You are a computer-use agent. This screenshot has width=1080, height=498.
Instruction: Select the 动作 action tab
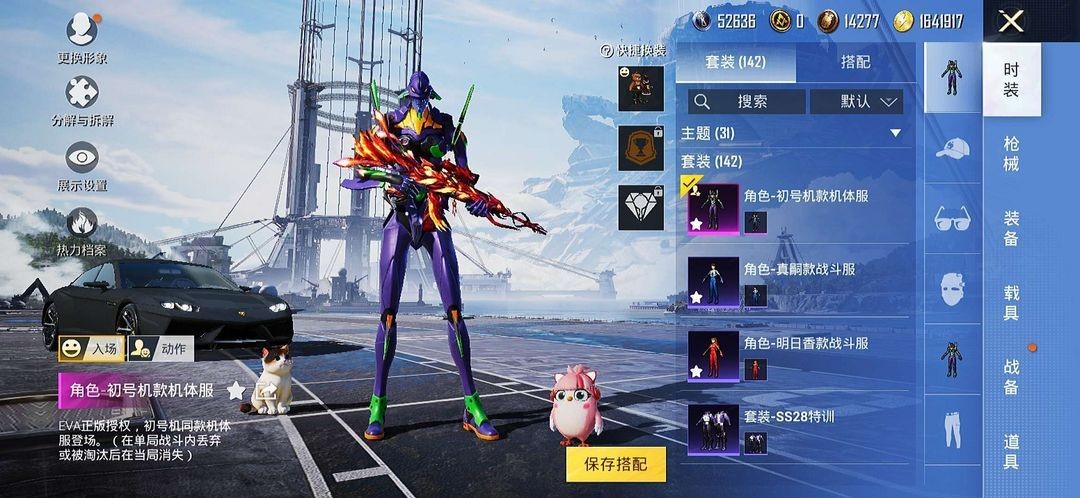161,348
